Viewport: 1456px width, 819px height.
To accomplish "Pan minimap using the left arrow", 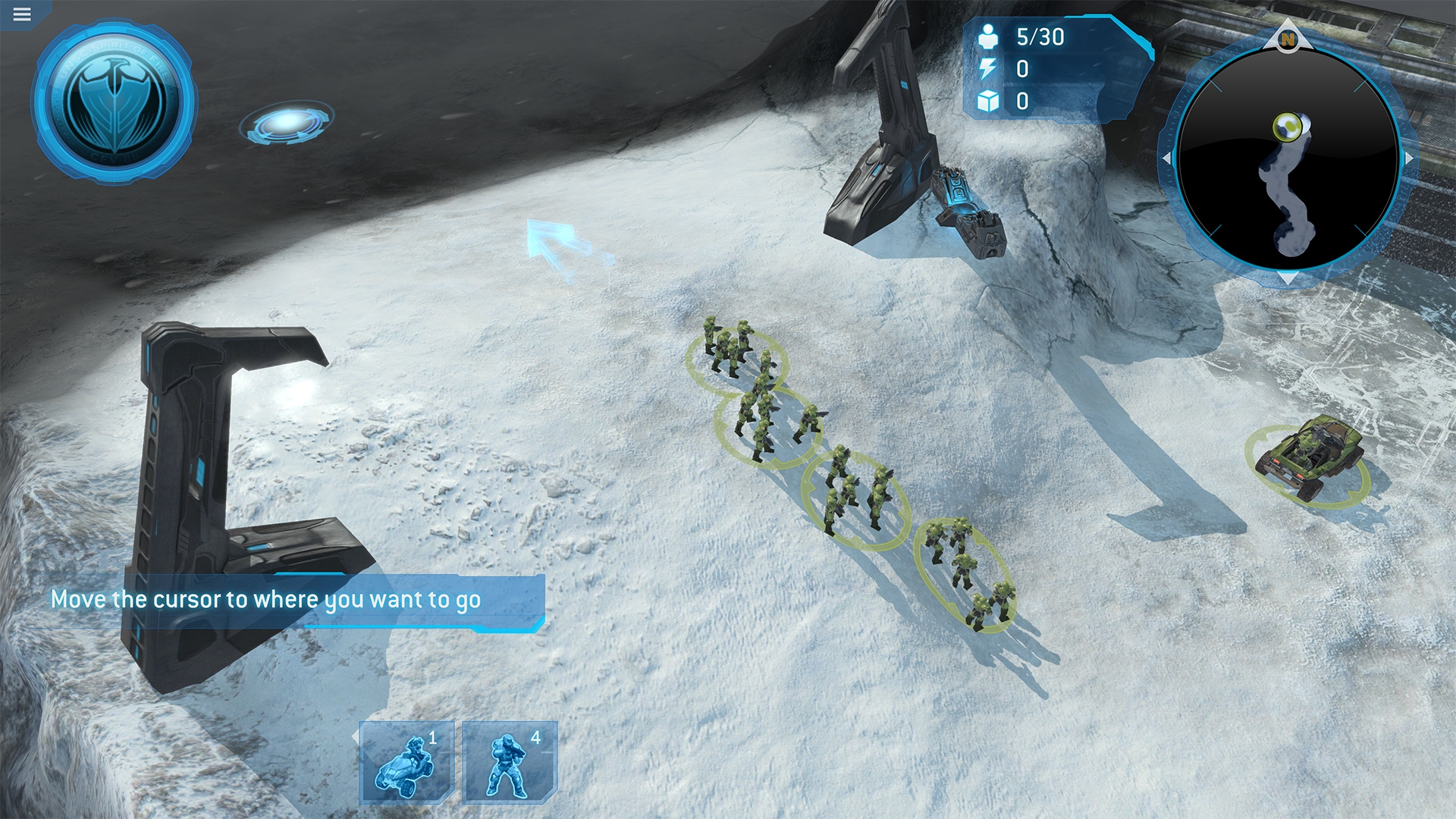I will pos(1168,158).
